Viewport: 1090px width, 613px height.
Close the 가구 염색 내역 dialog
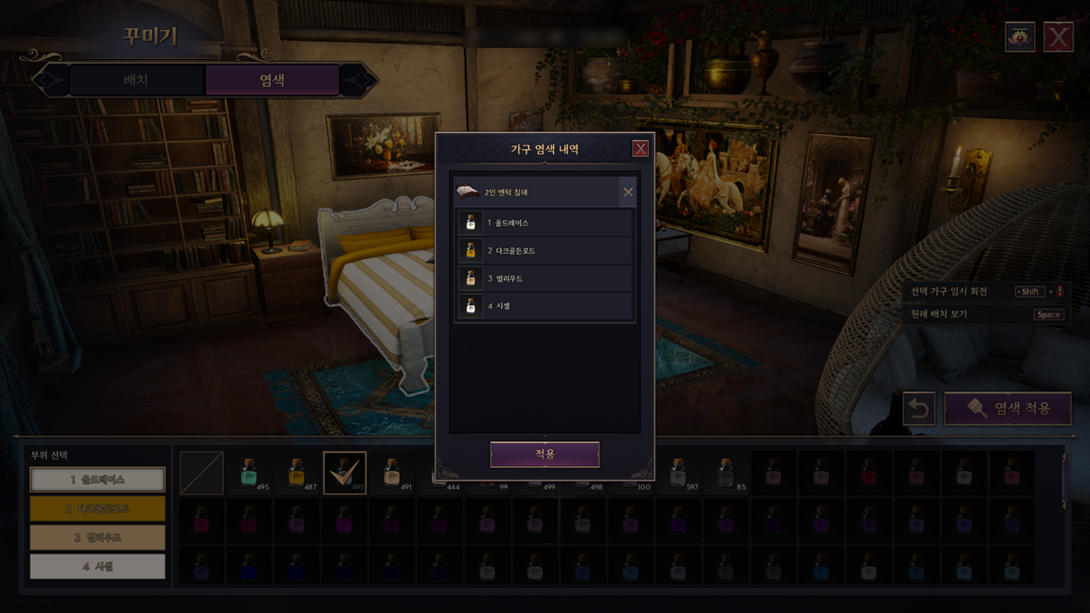click(x=640, y=149)
